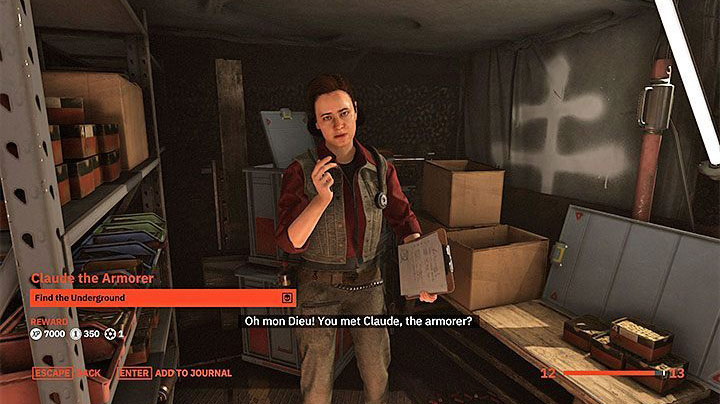The image size is (720, 404).
Task: Add the Claude the Armorer quest to journal
Action: coord(174,373)
